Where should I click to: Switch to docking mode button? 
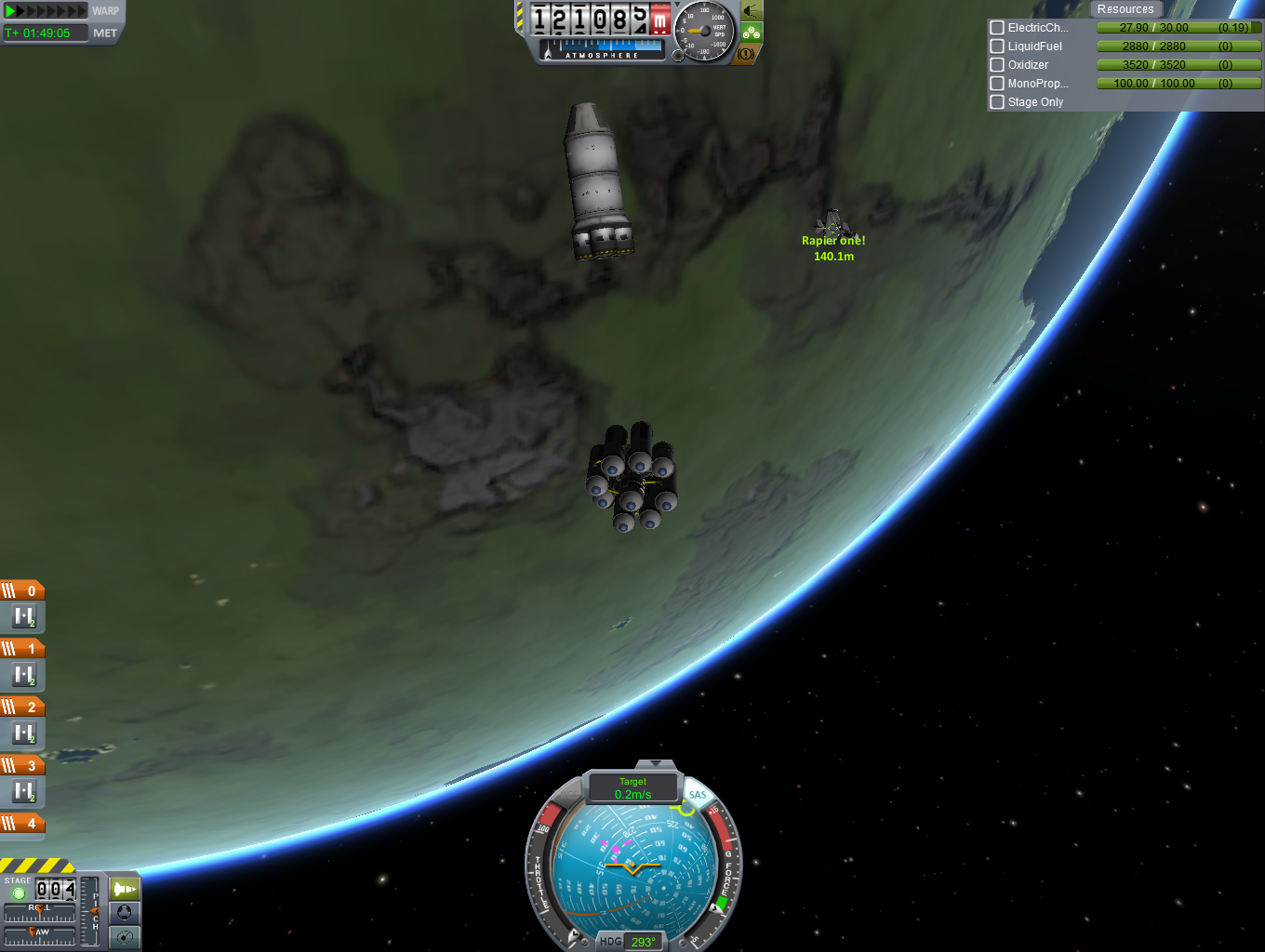click(125, 913)
